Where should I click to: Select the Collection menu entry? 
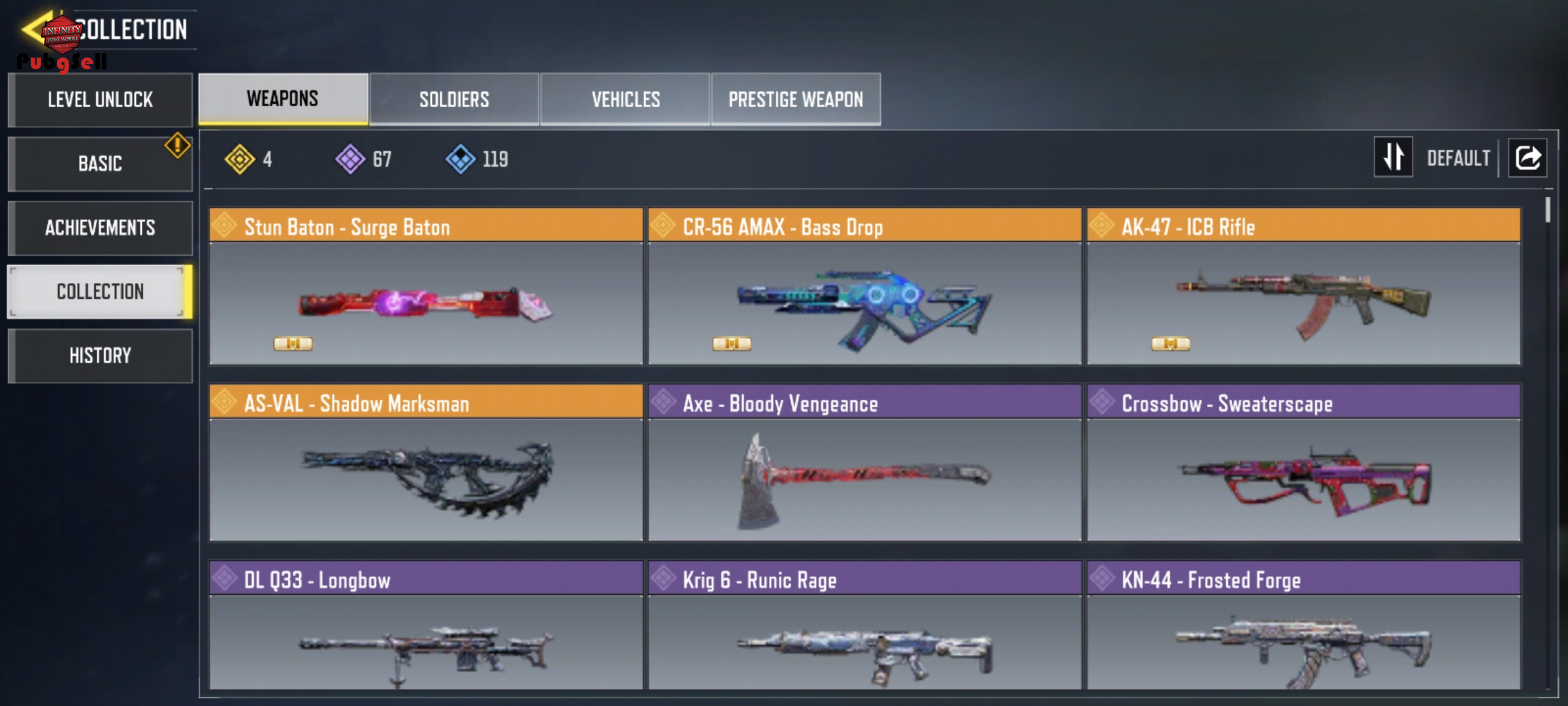tap(100, 292)
